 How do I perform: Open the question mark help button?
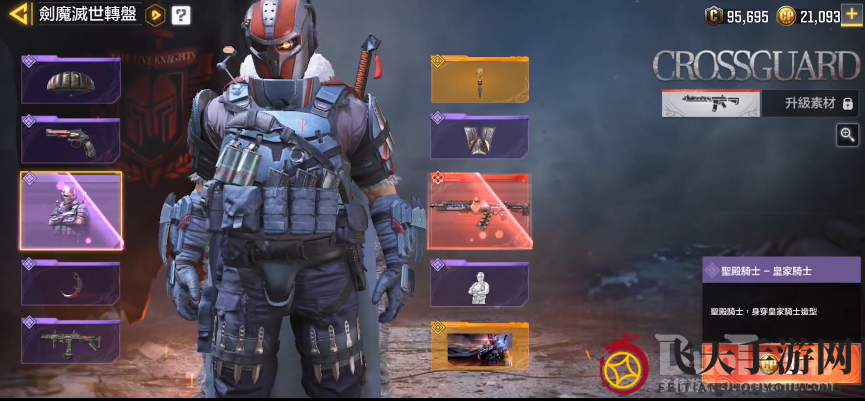(x=180, y=15)
